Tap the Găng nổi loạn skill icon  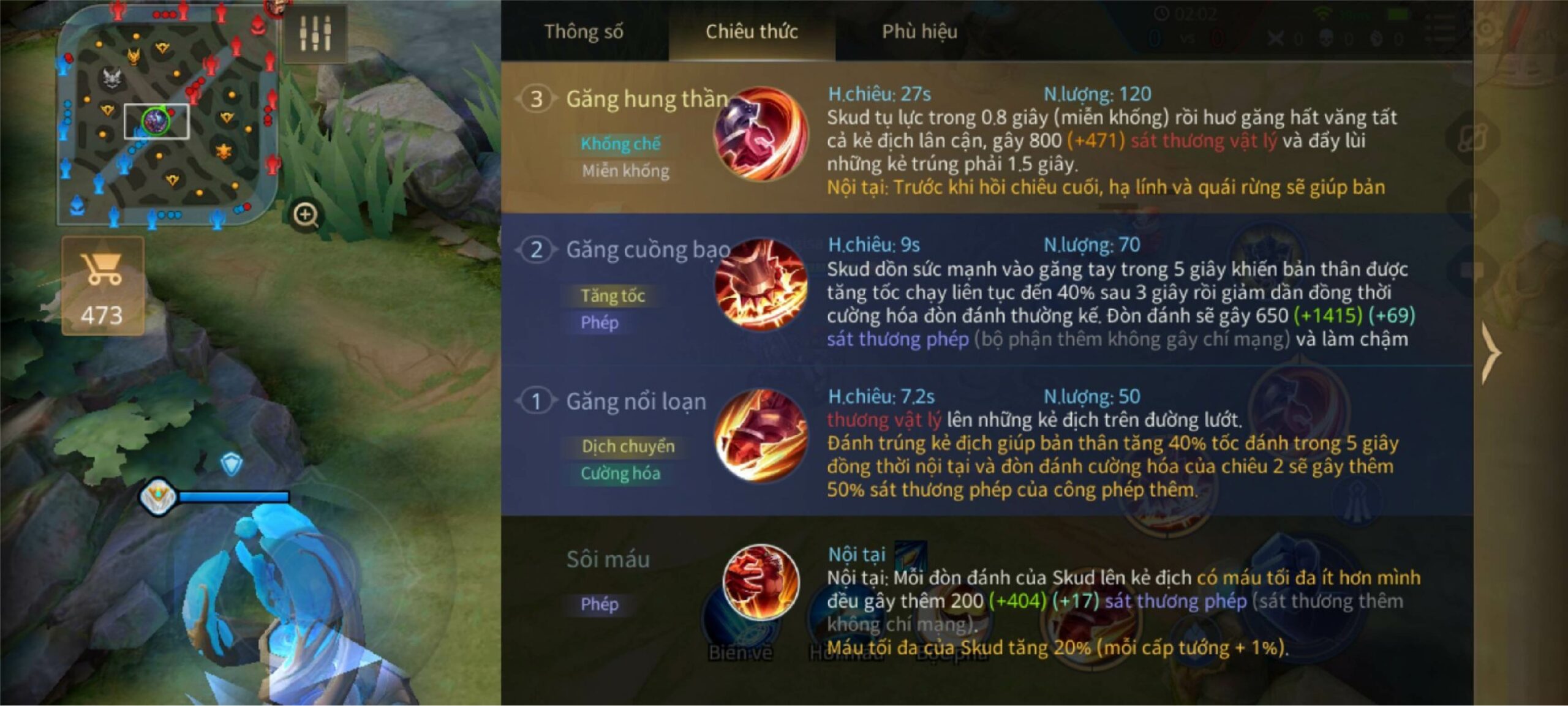760,436
